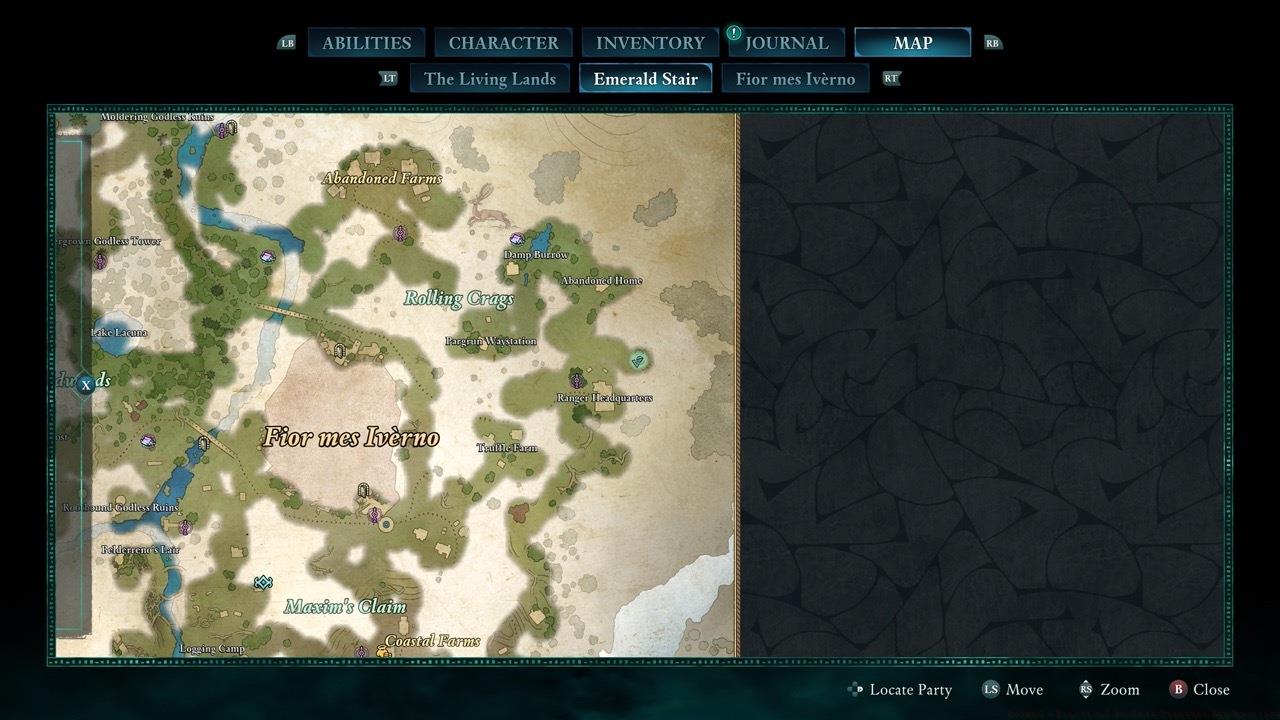
Task: Click the purple marker near Belderreno's Lair
Action: [185, 526]
